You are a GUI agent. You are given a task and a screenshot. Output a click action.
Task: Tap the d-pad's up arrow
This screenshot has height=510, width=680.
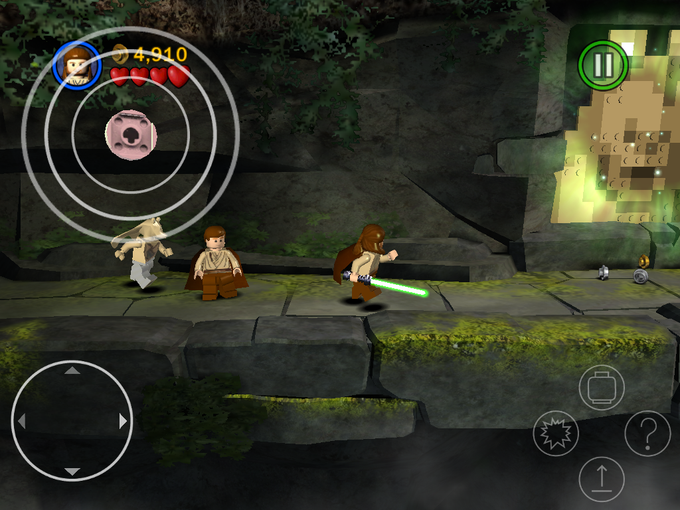(x=72, y=372)
